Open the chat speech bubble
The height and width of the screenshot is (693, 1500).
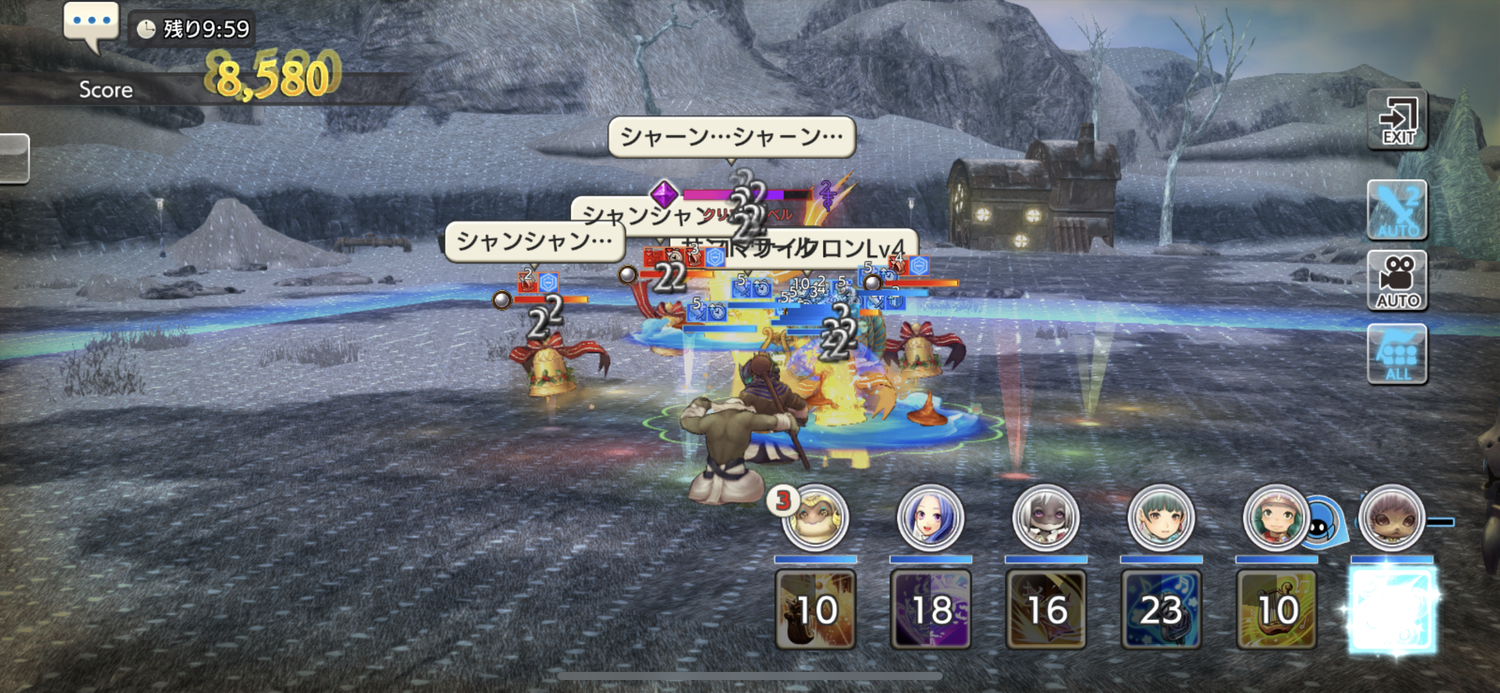(x=91, y=23)
